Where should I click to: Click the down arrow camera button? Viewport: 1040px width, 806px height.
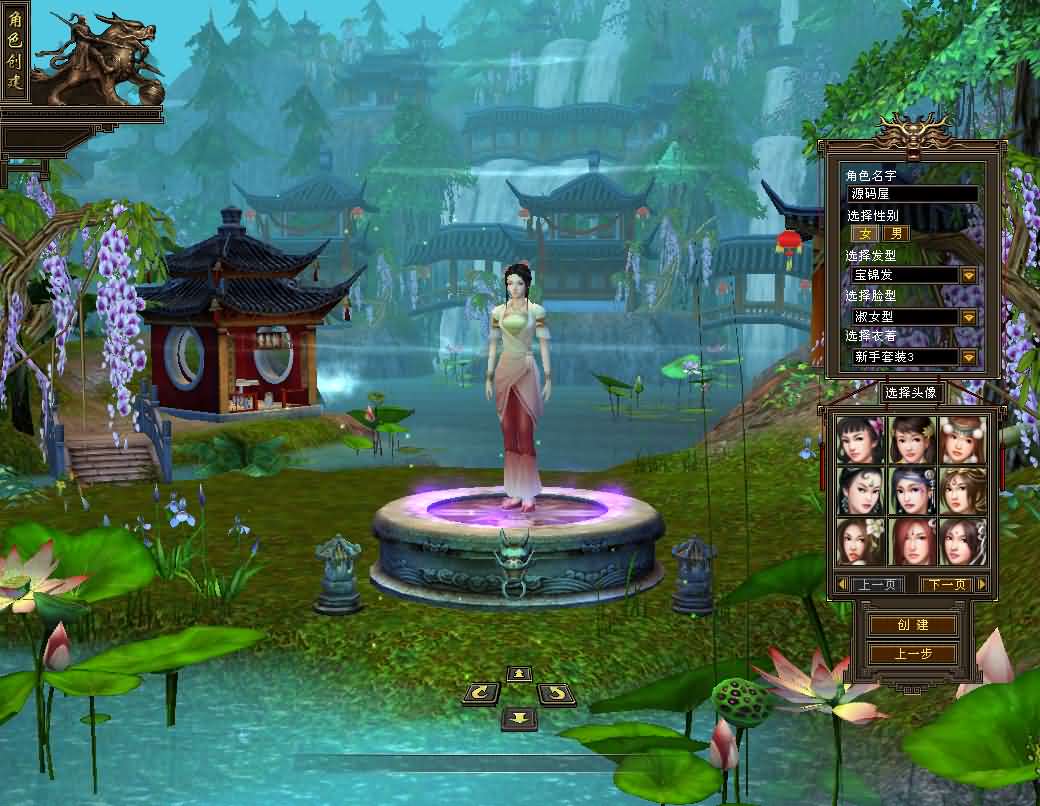(518, 717)
